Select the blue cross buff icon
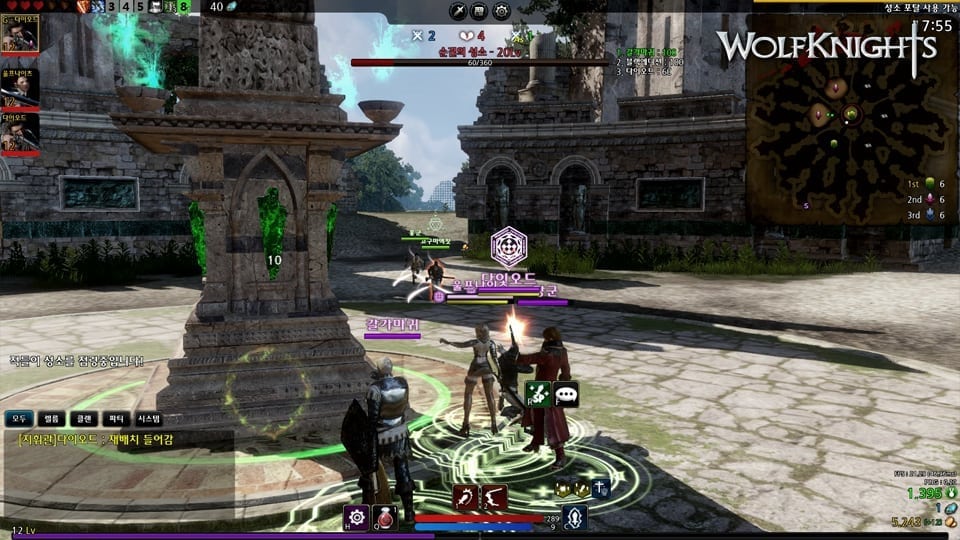 (x=600, y=488)
